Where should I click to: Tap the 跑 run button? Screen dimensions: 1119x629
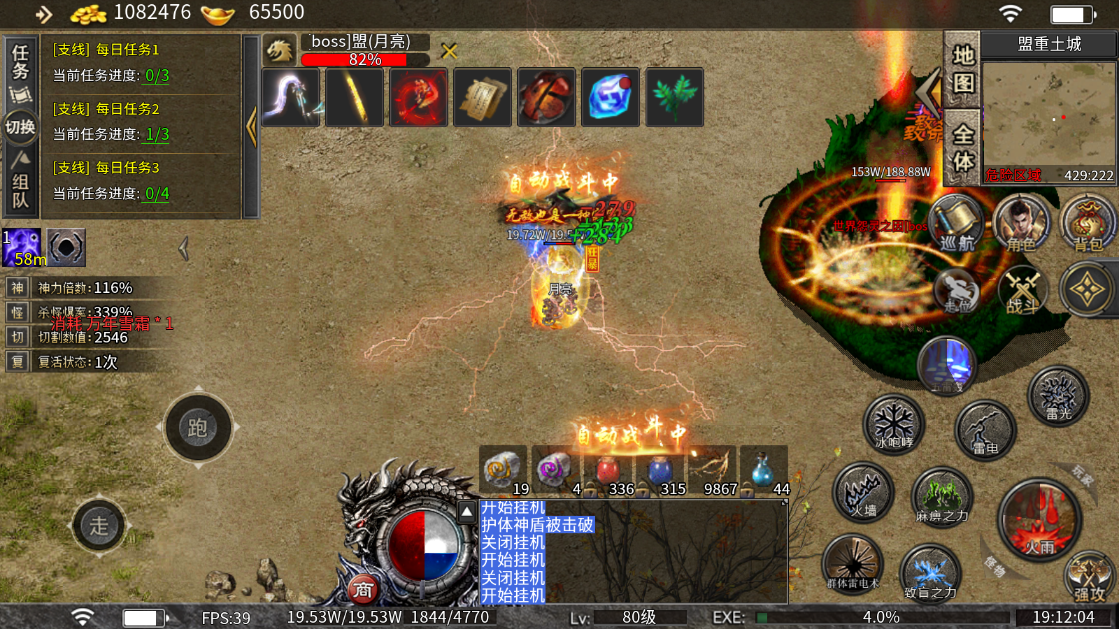pyautogui.click(x=197, y=428)
